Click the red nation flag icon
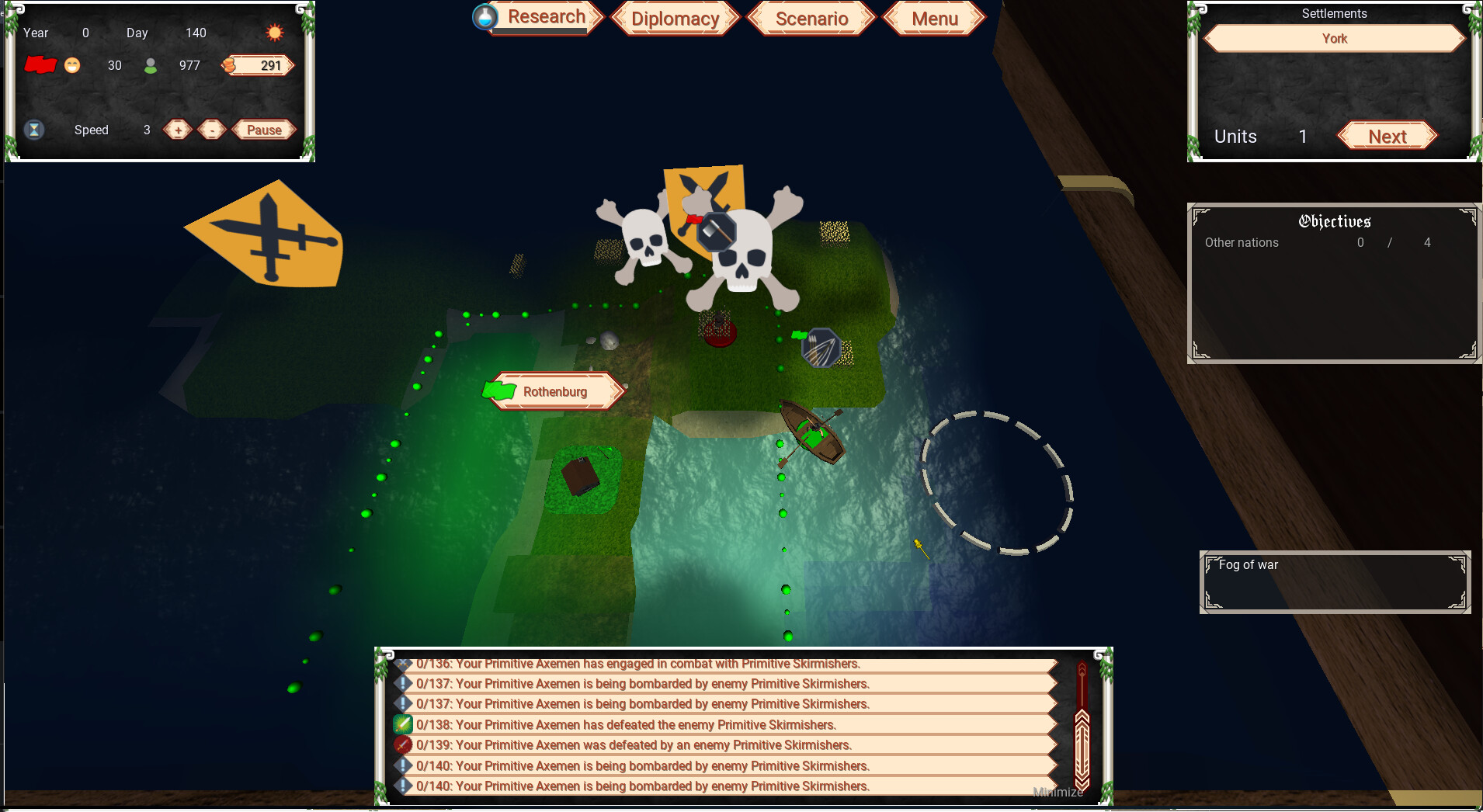This screenshot has width=1483, height=812. [x=41, y=65]
